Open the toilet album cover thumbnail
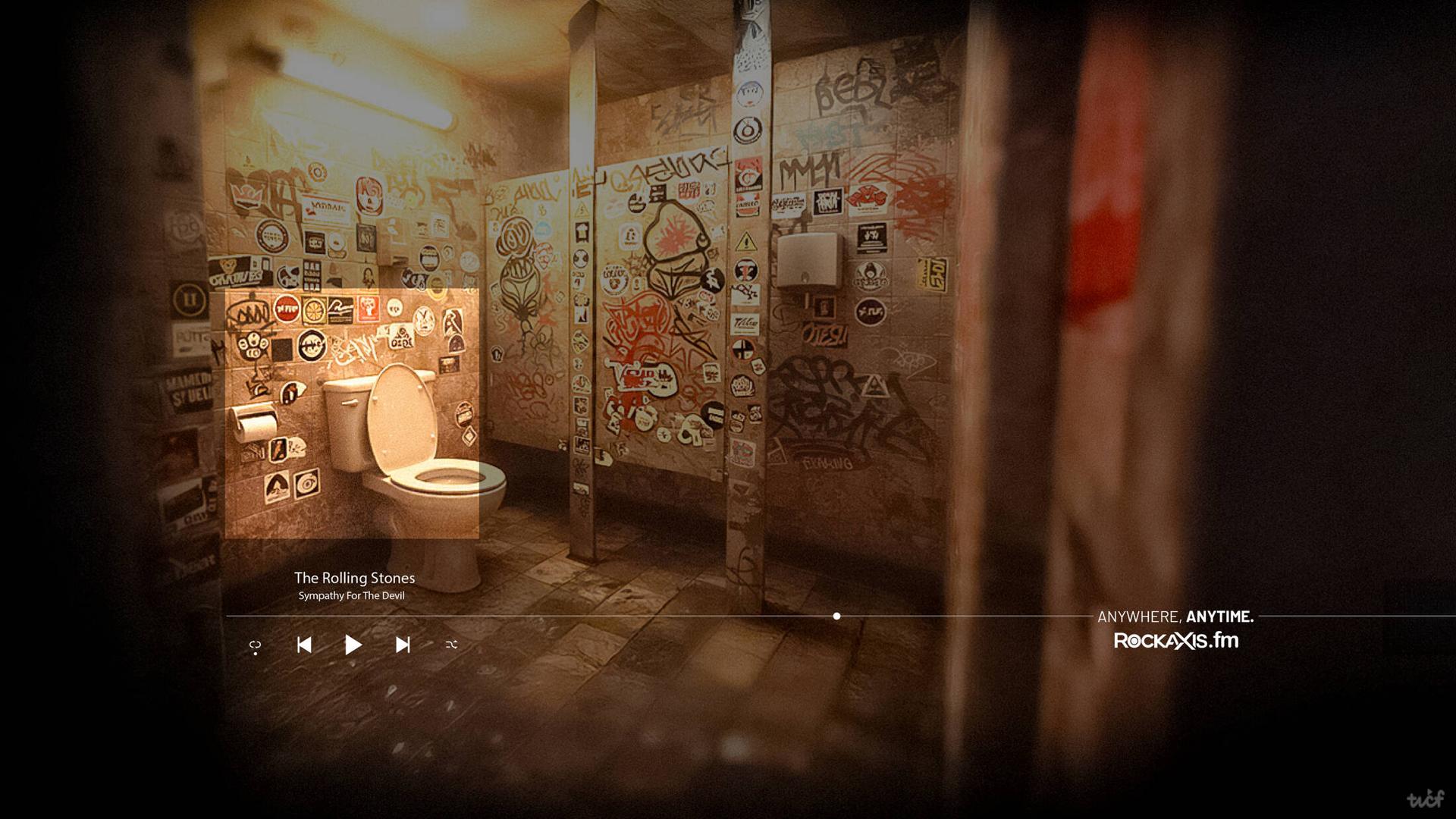 click(x=352, y=413)
